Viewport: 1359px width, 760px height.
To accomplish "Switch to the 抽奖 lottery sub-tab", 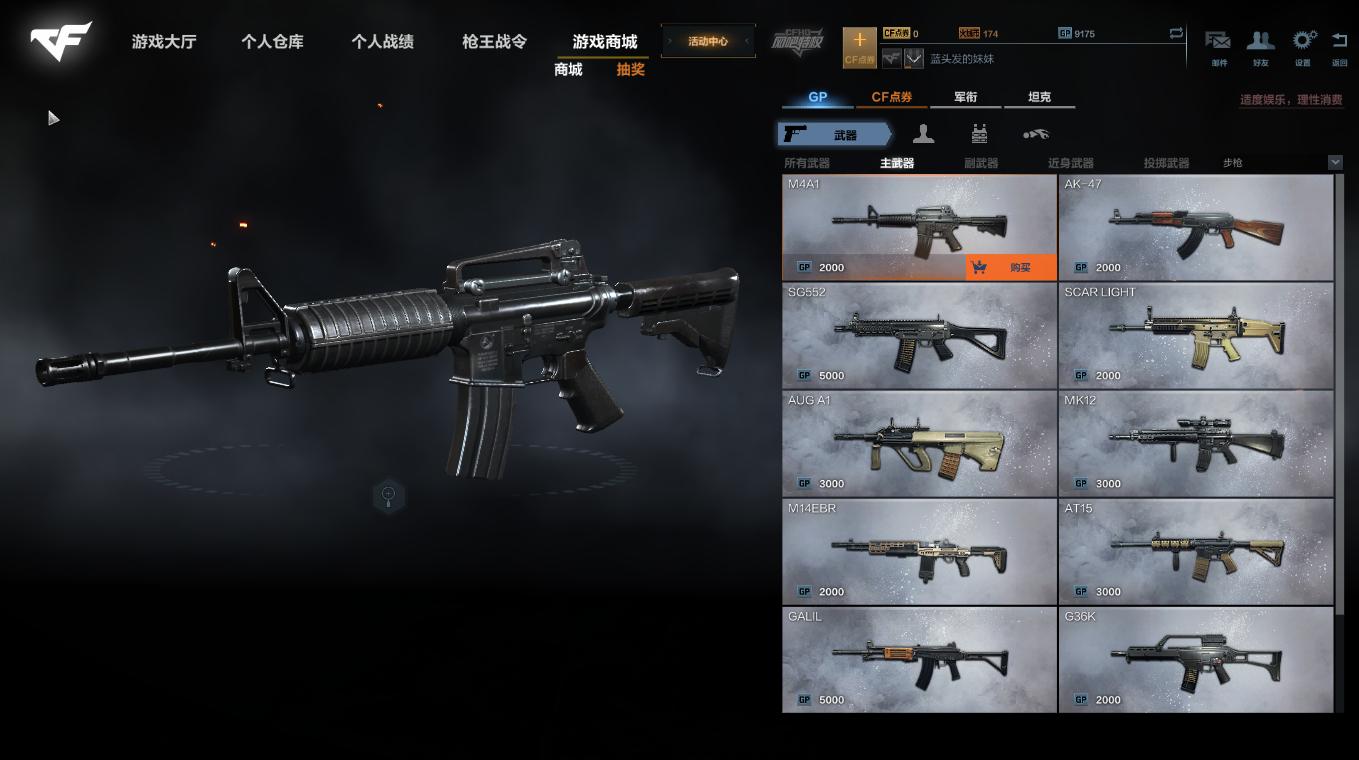I will click(630, 70).
